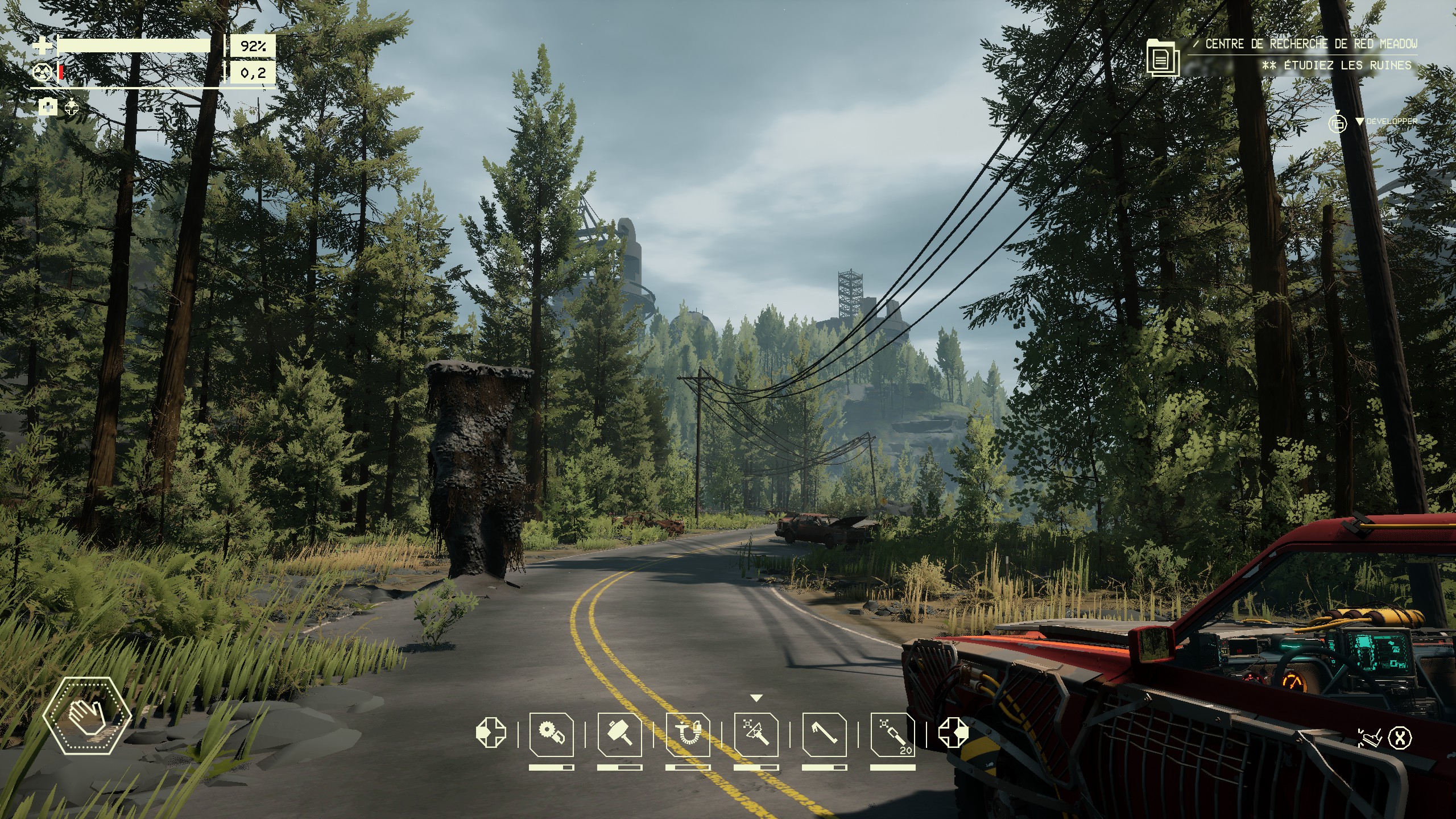Select the highlighted impact hammer slot

[x=756, y=734]
